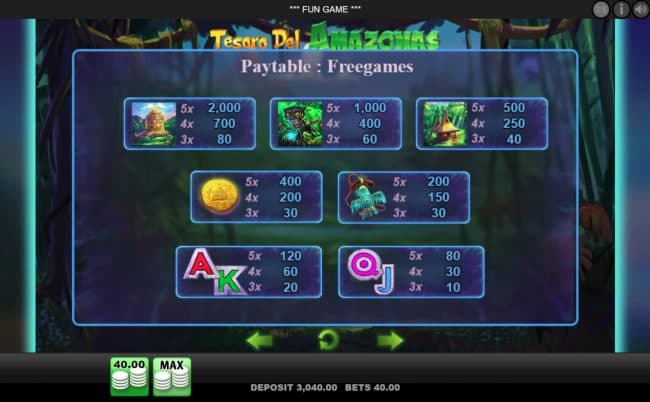Toggle the sound speaker icon
The image size is (650, 402).
639,9
